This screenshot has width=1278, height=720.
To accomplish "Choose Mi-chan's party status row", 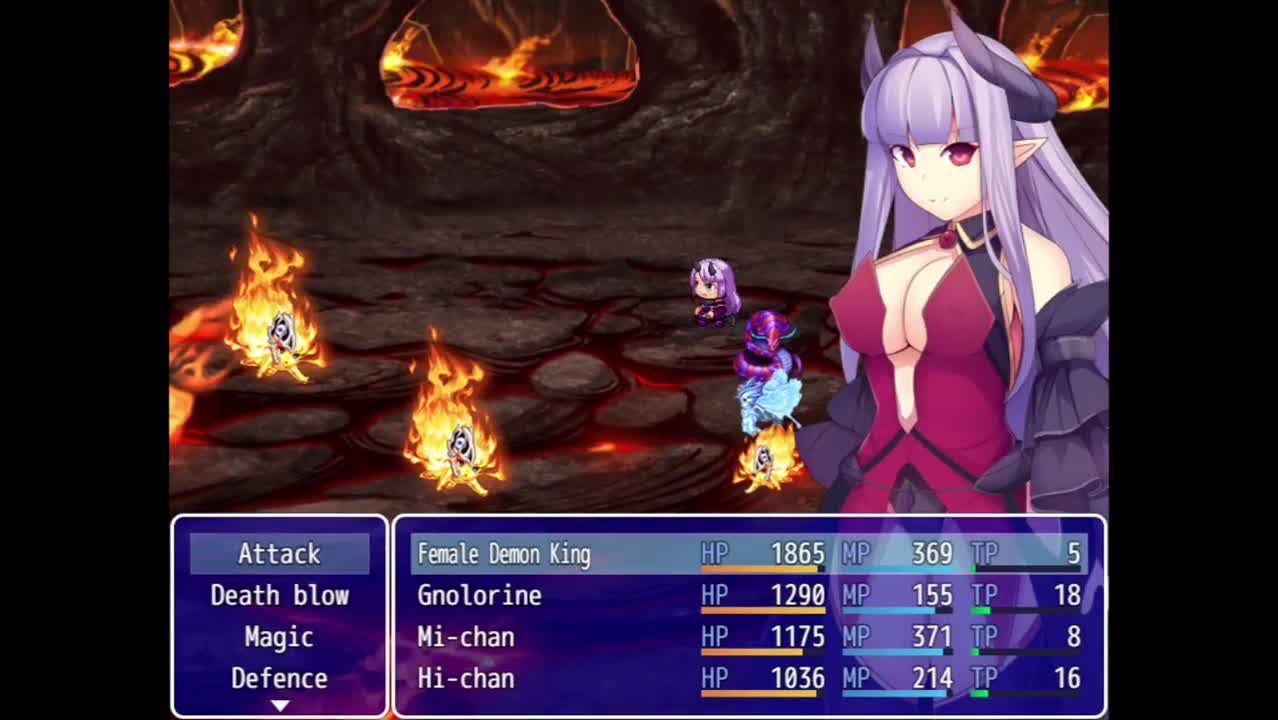I will coord(748,637).
